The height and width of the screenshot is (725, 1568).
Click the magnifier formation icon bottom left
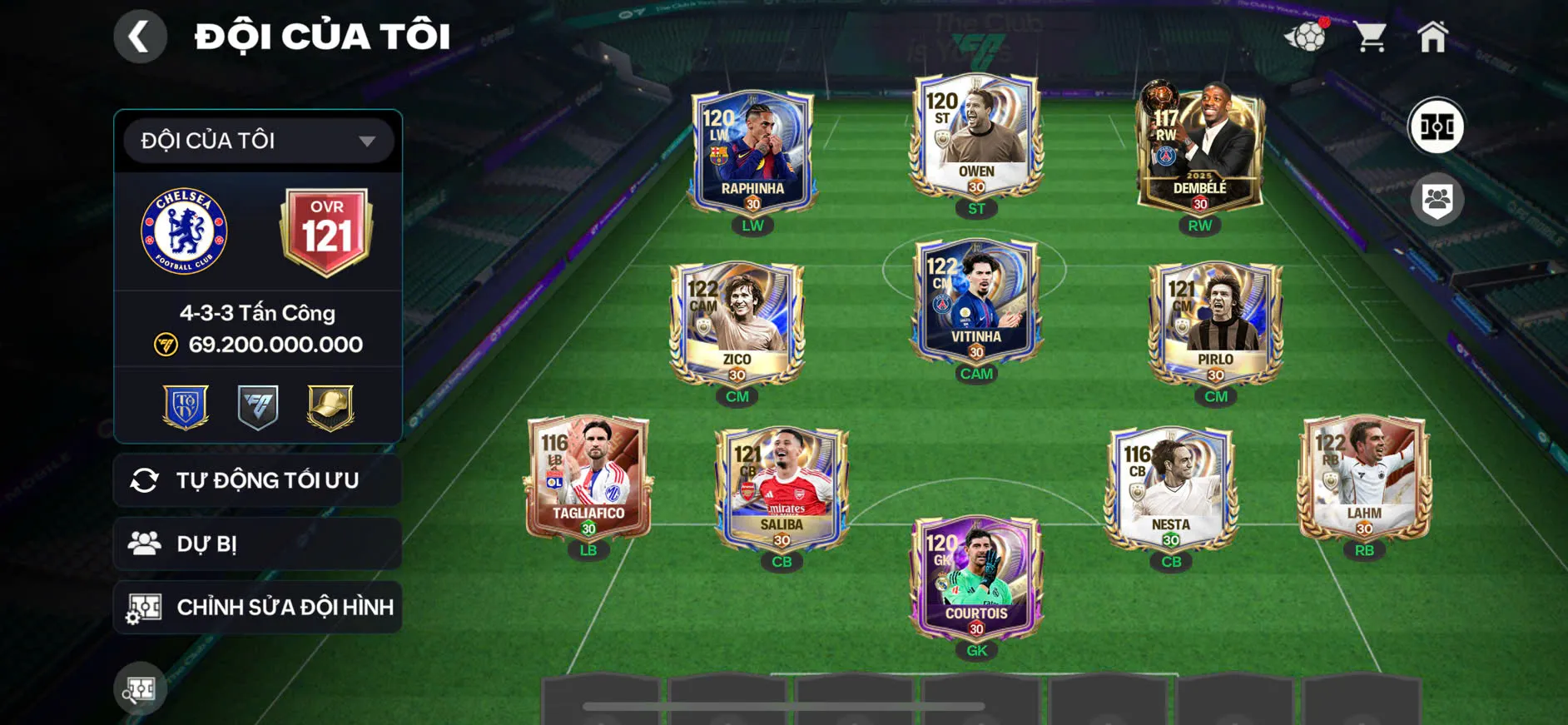tap(140, 689)
